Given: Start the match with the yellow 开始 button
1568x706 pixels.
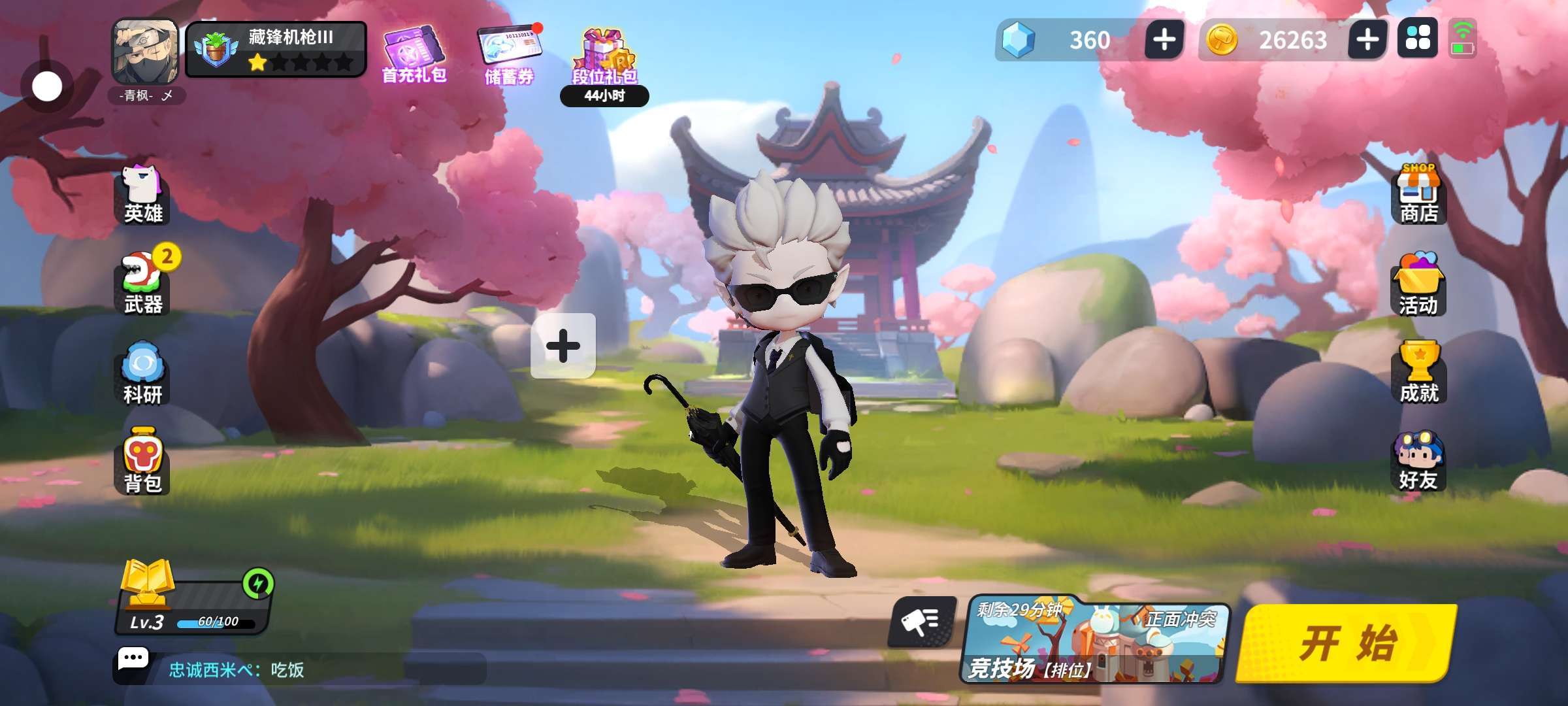Looking at the screenshot, I should pos(1347,643).
